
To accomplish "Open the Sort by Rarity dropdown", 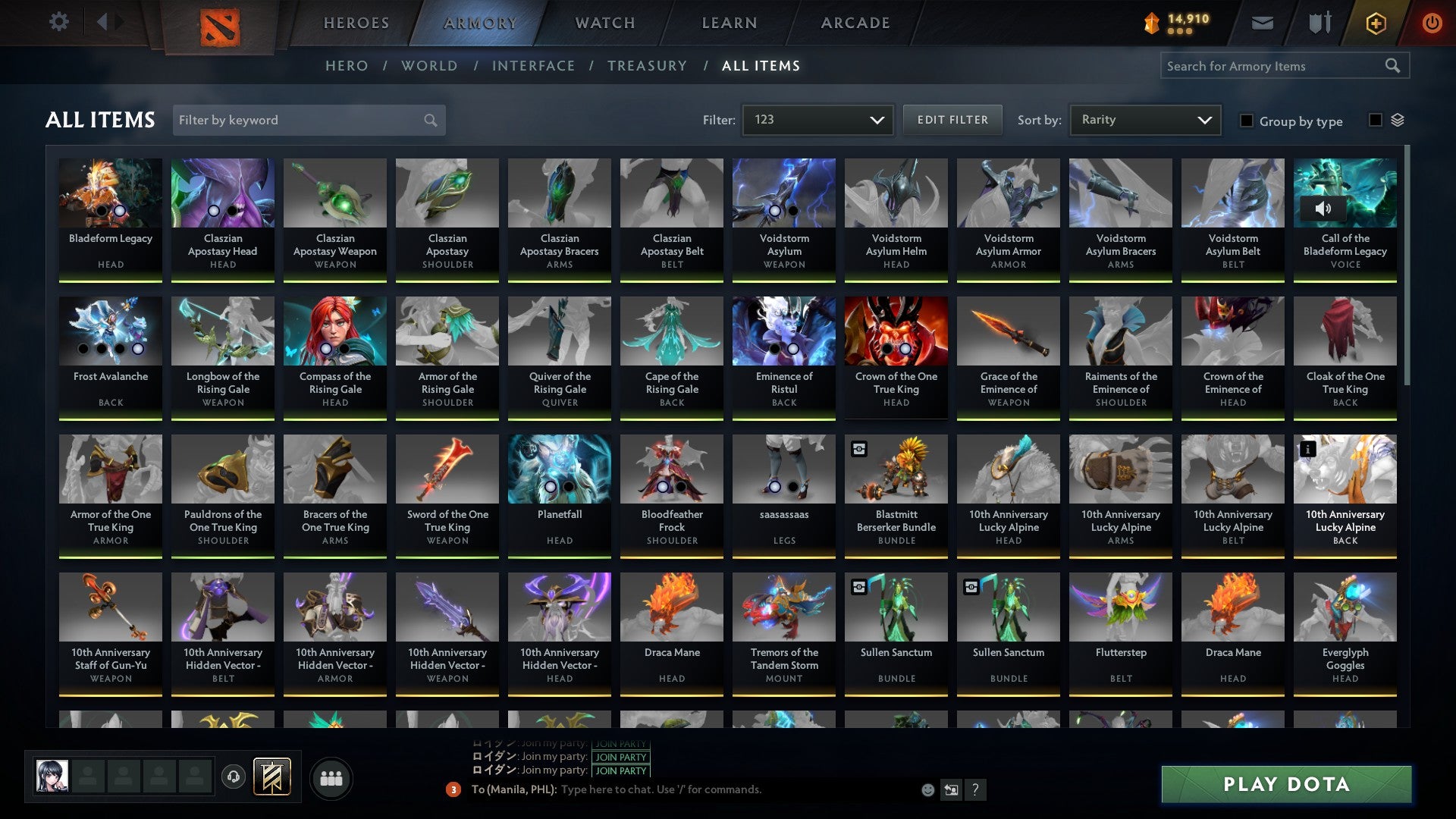I will [1144, 120].
